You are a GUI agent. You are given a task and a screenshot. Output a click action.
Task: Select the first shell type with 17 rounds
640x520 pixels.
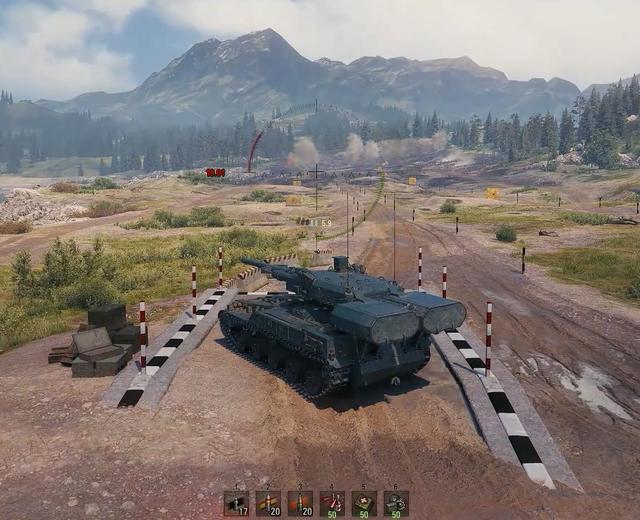[x=236, y=503]
